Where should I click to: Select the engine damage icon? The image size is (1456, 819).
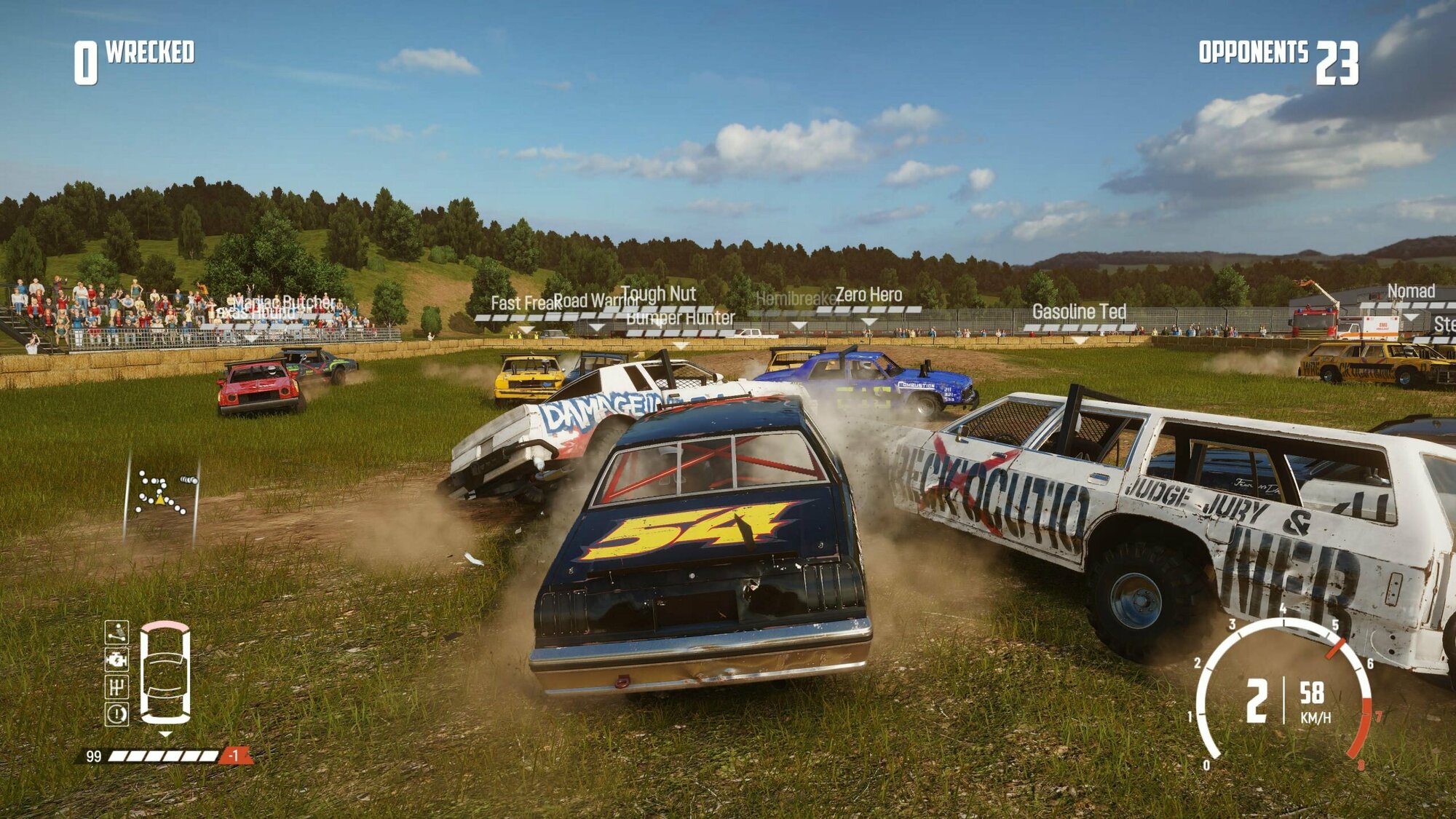pos(116,660)
